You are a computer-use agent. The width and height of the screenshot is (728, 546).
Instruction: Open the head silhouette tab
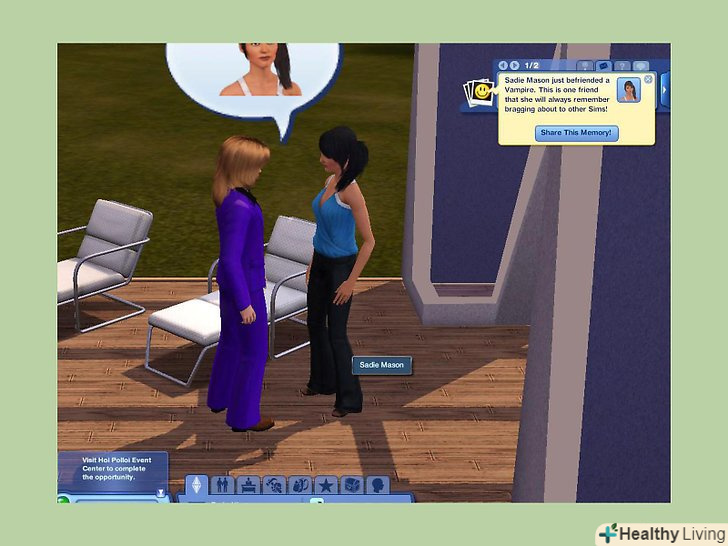point(377,485)
